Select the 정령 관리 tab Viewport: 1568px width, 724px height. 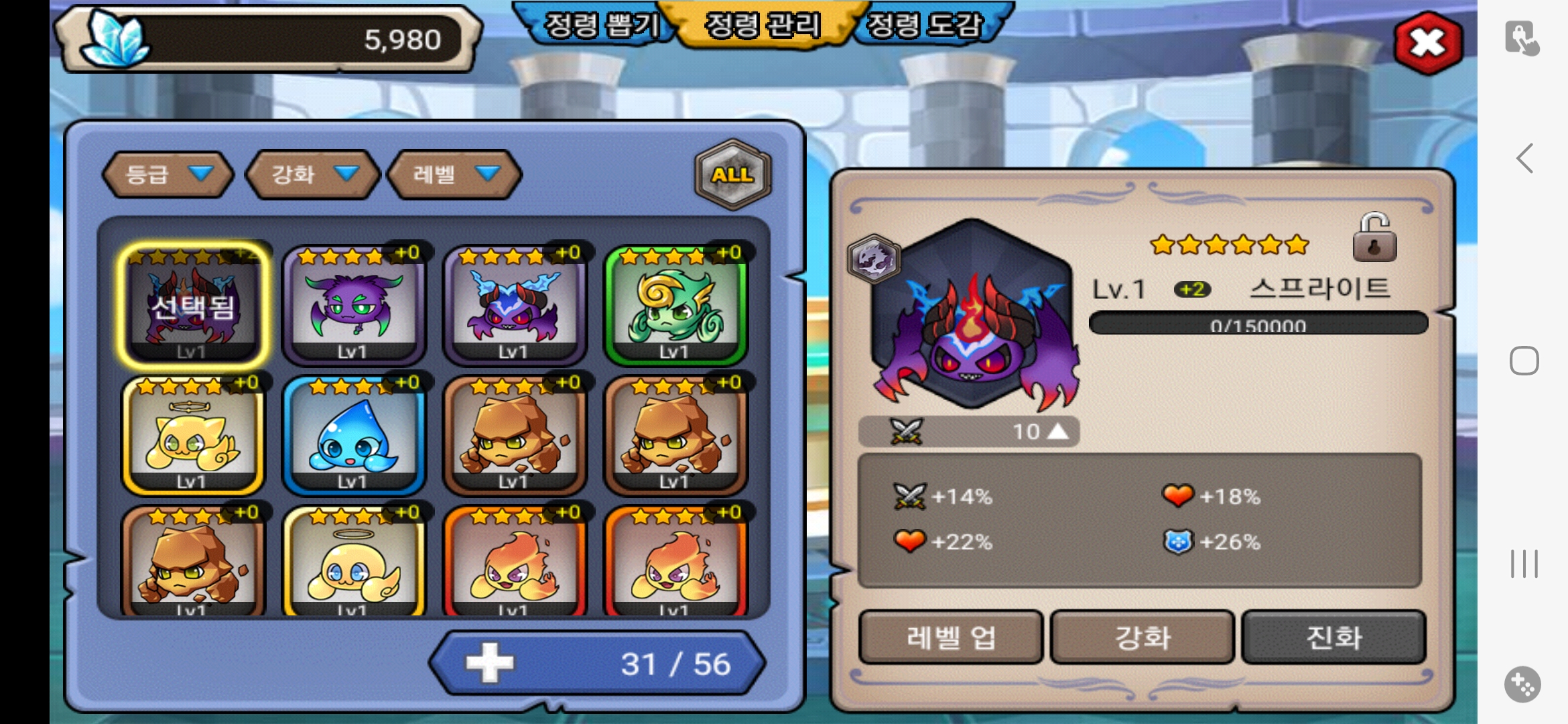click(763, 25)
